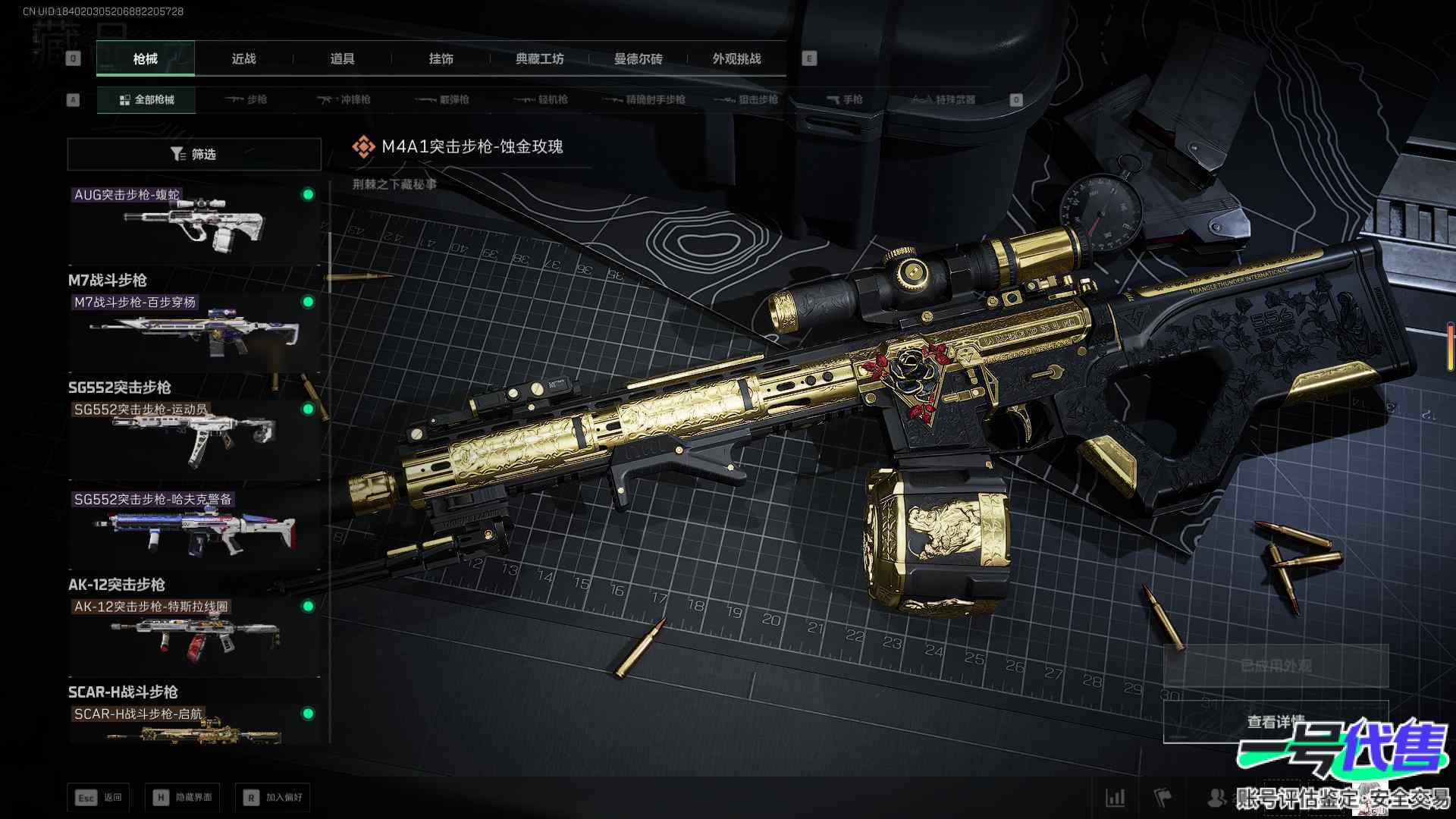1456x819 pixels.
Task: Select the SCAR-H战斗步枪-启航 skin
Action: [194, 726]
